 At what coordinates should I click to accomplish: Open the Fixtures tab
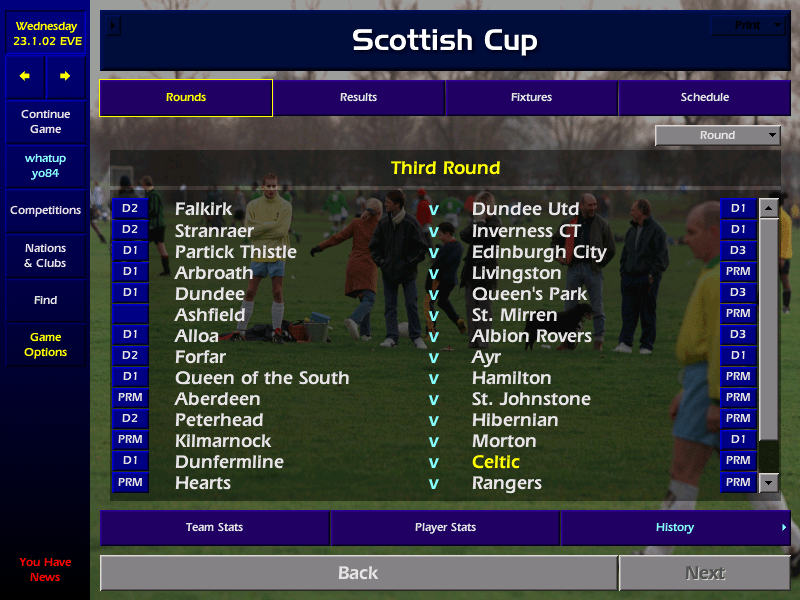coord(531,98)
